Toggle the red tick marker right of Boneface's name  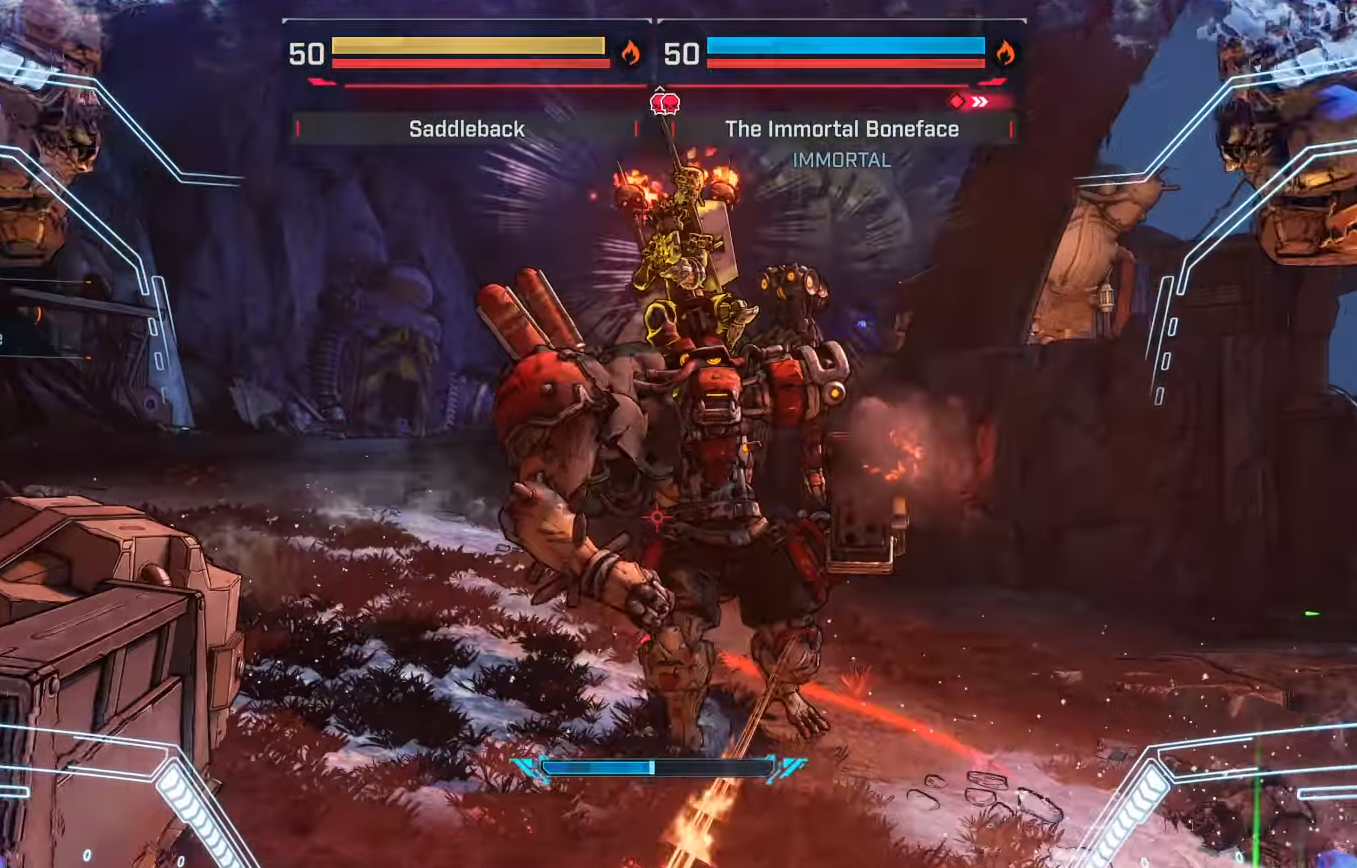pos(1010,128)
